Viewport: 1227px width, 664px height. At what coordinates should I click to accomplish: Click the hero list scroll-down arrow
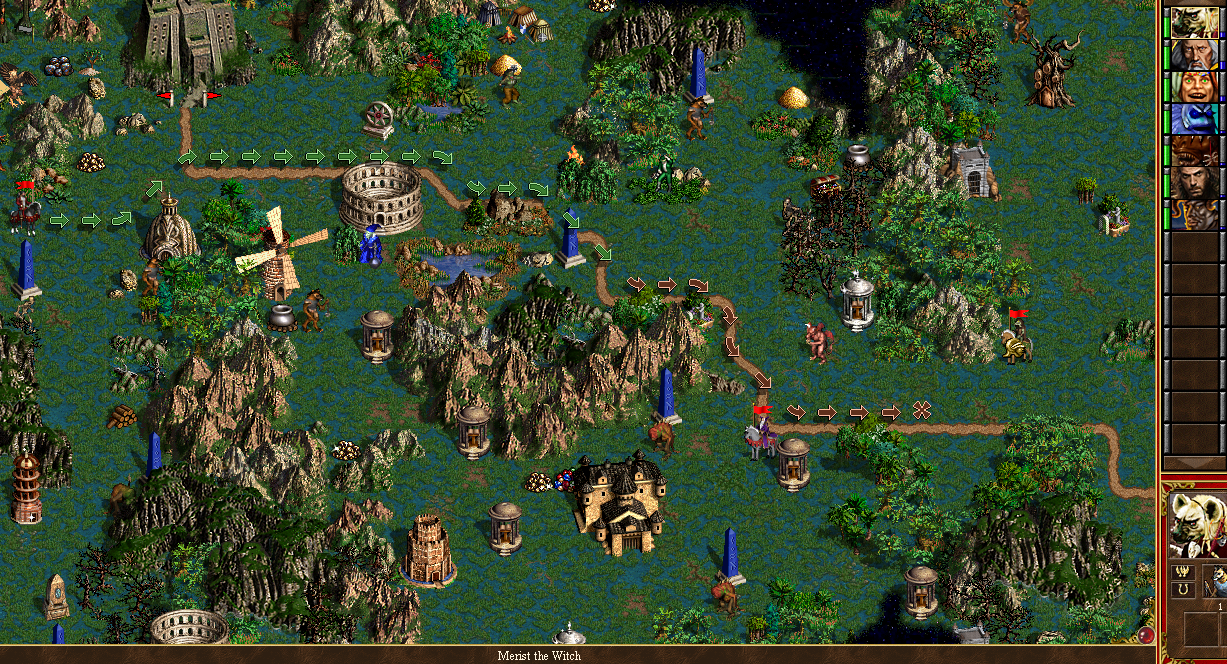tap(1193, 462)
